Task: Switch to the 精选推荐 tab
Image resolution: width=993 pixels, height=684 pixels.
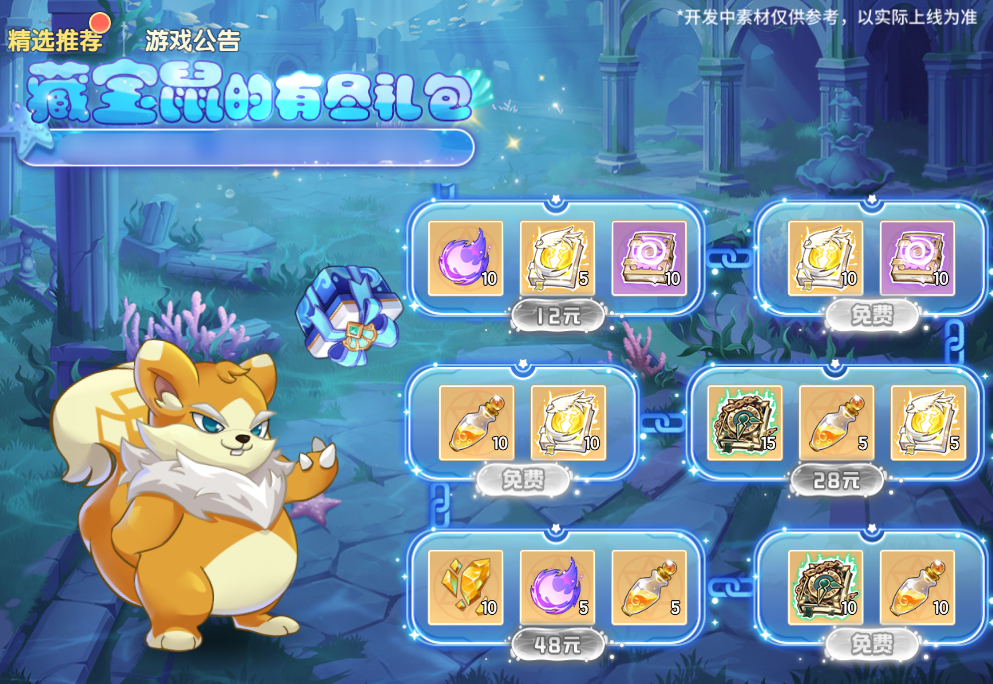Action: click(54, 41)
